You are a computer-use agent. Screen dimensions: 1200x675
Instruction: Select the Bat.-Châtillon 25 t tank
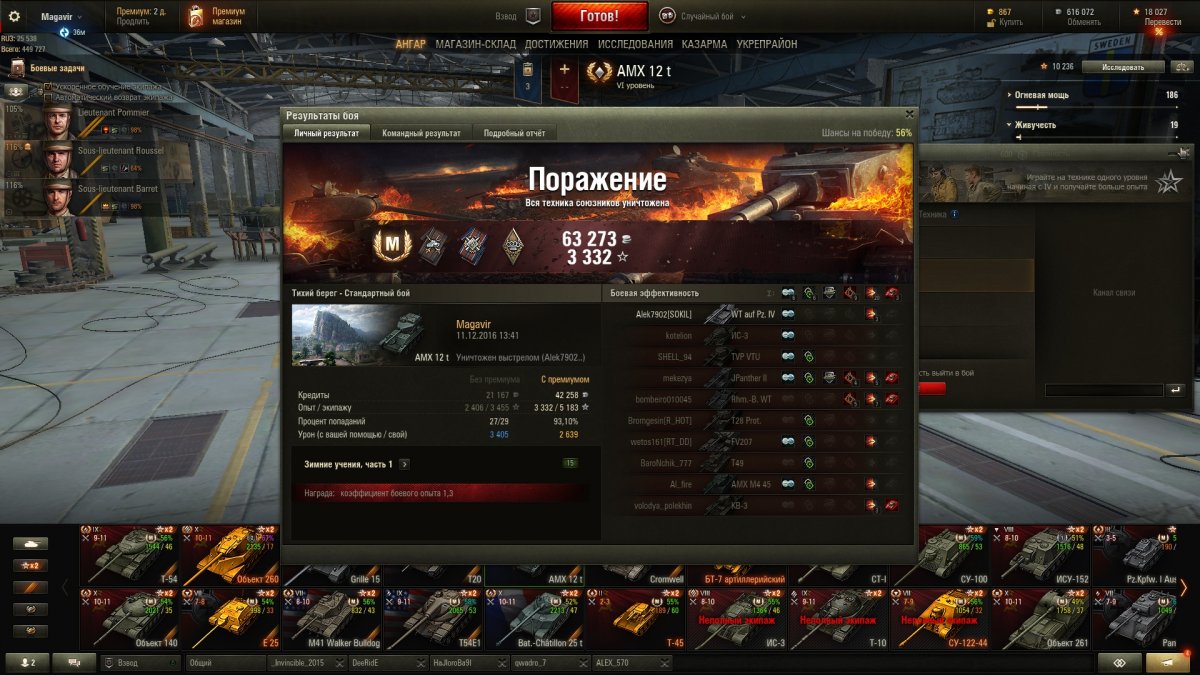coord(534,618)
